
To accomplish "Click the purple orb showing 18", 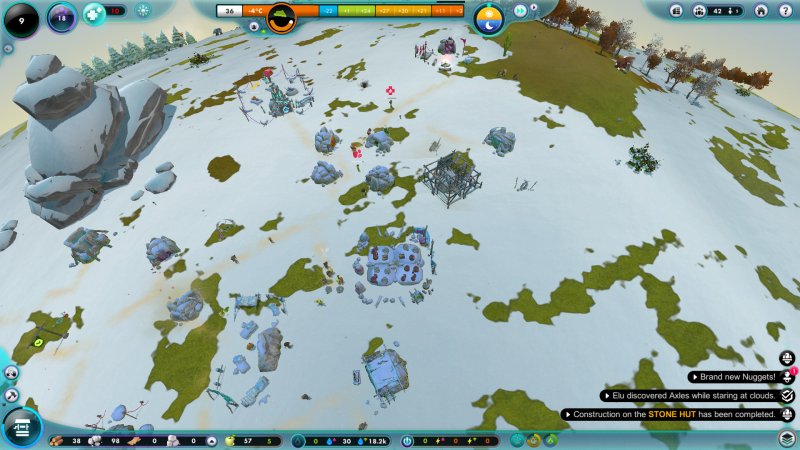I will coord(62,17).
